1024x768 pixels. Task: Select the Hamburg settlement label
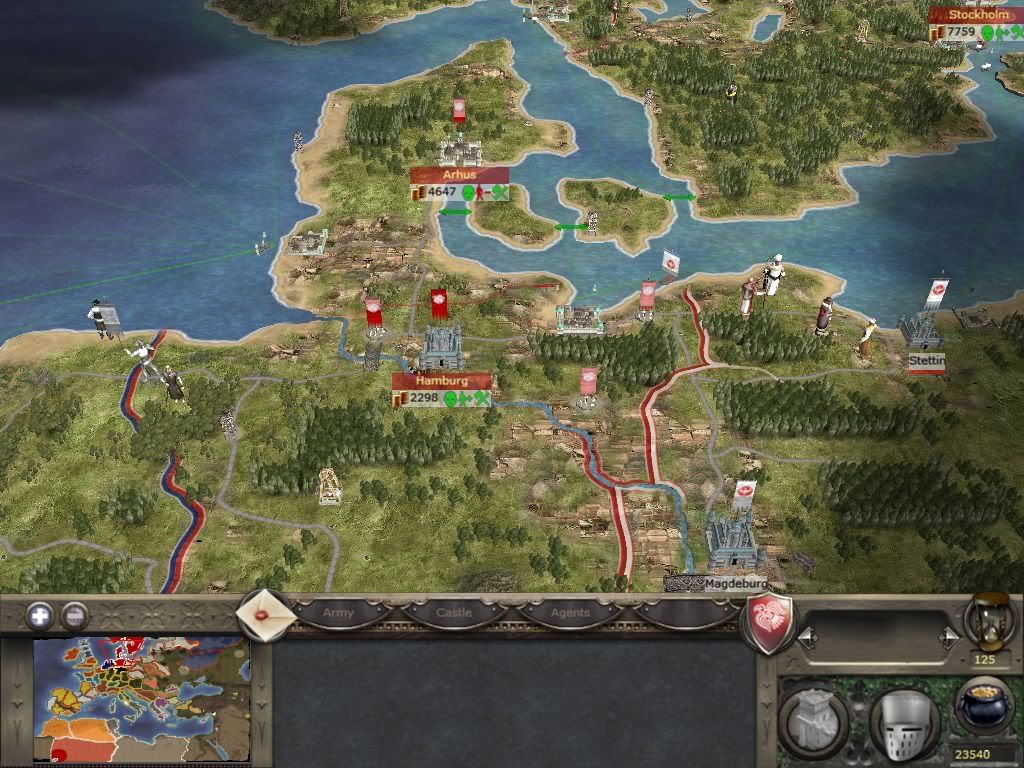pos(442,381)
